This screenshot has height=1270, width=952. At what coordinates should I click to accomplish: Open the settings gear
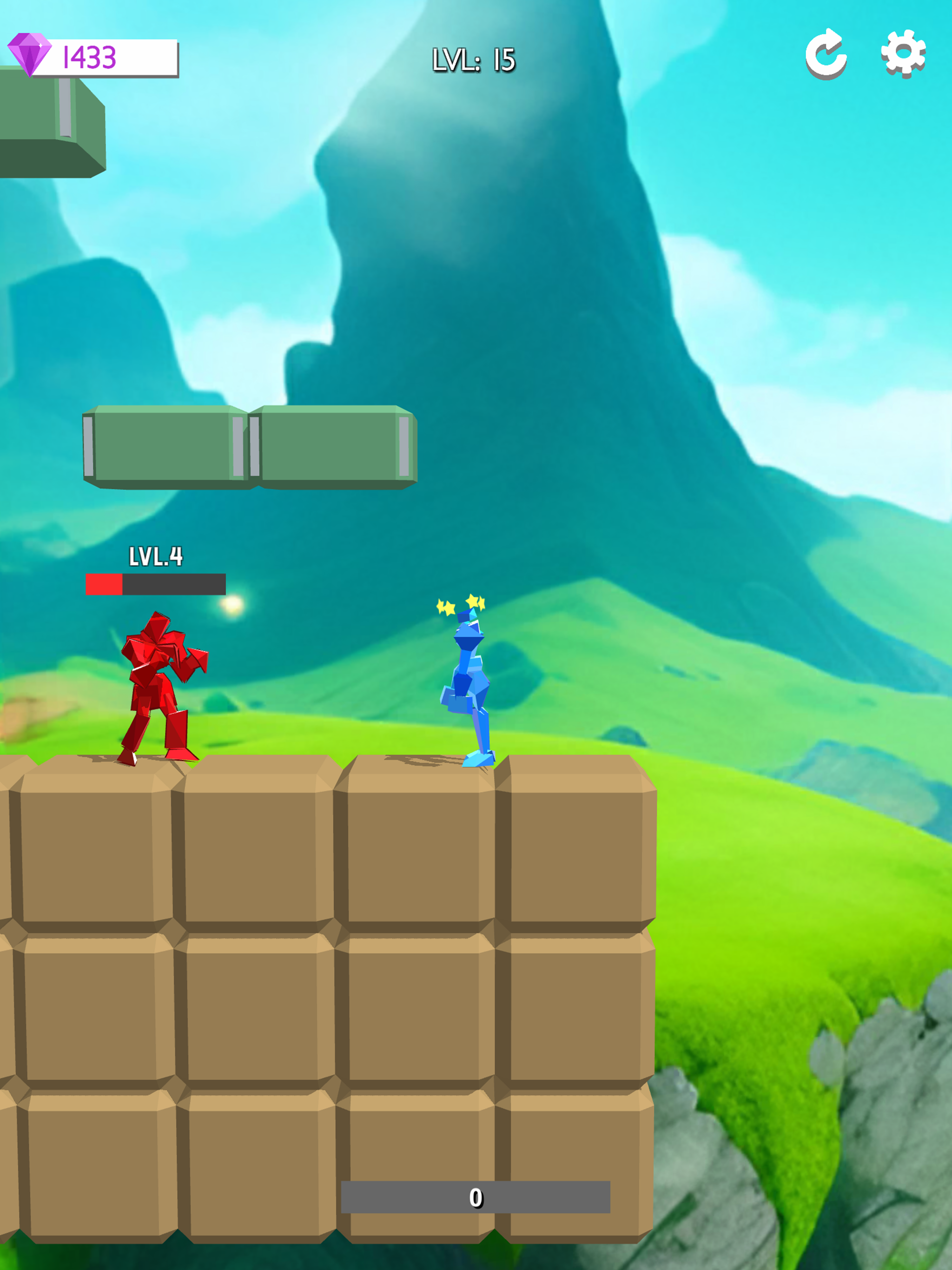tap(903, 54)
